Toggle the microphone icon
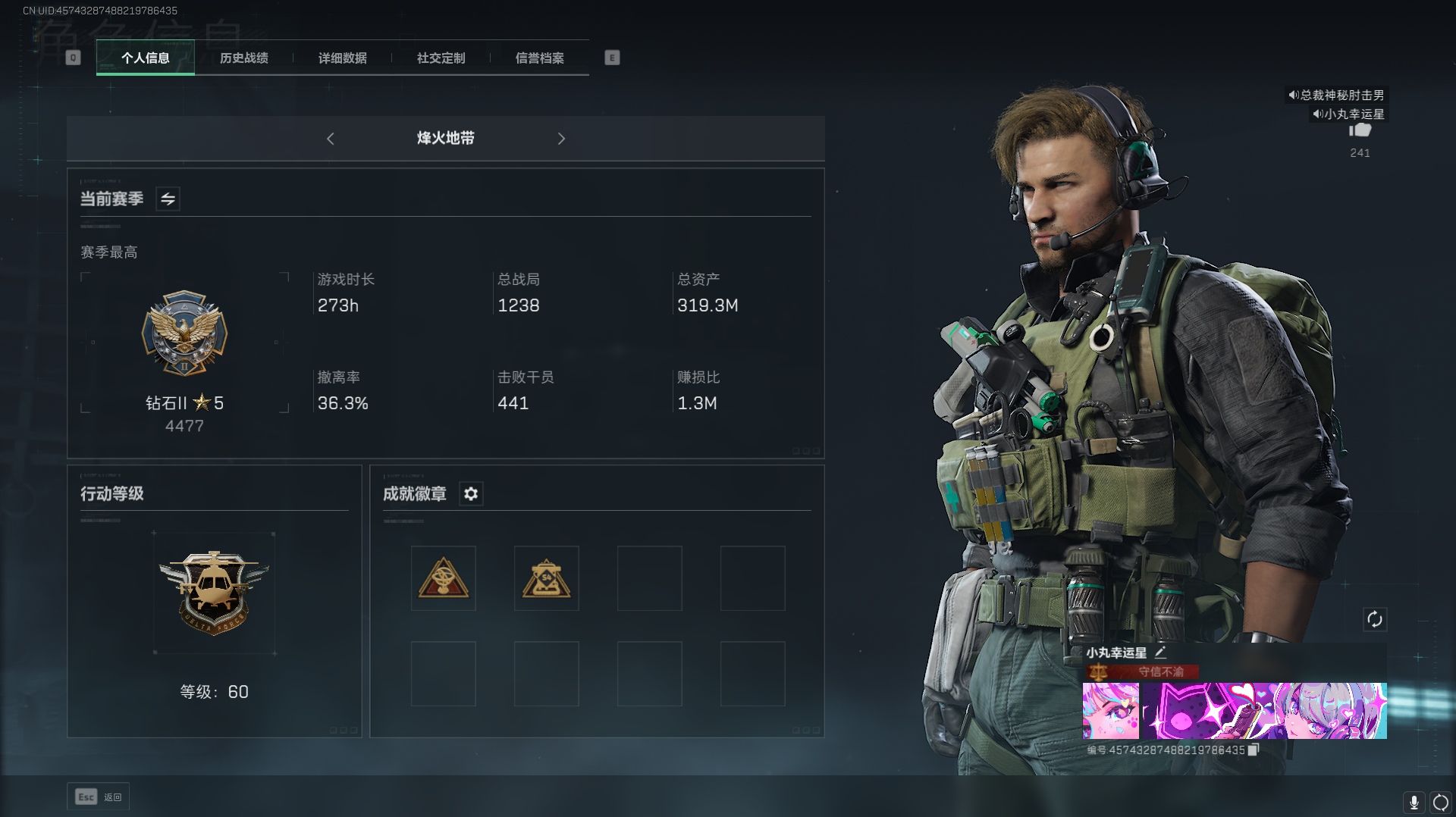 point(1414,802)
